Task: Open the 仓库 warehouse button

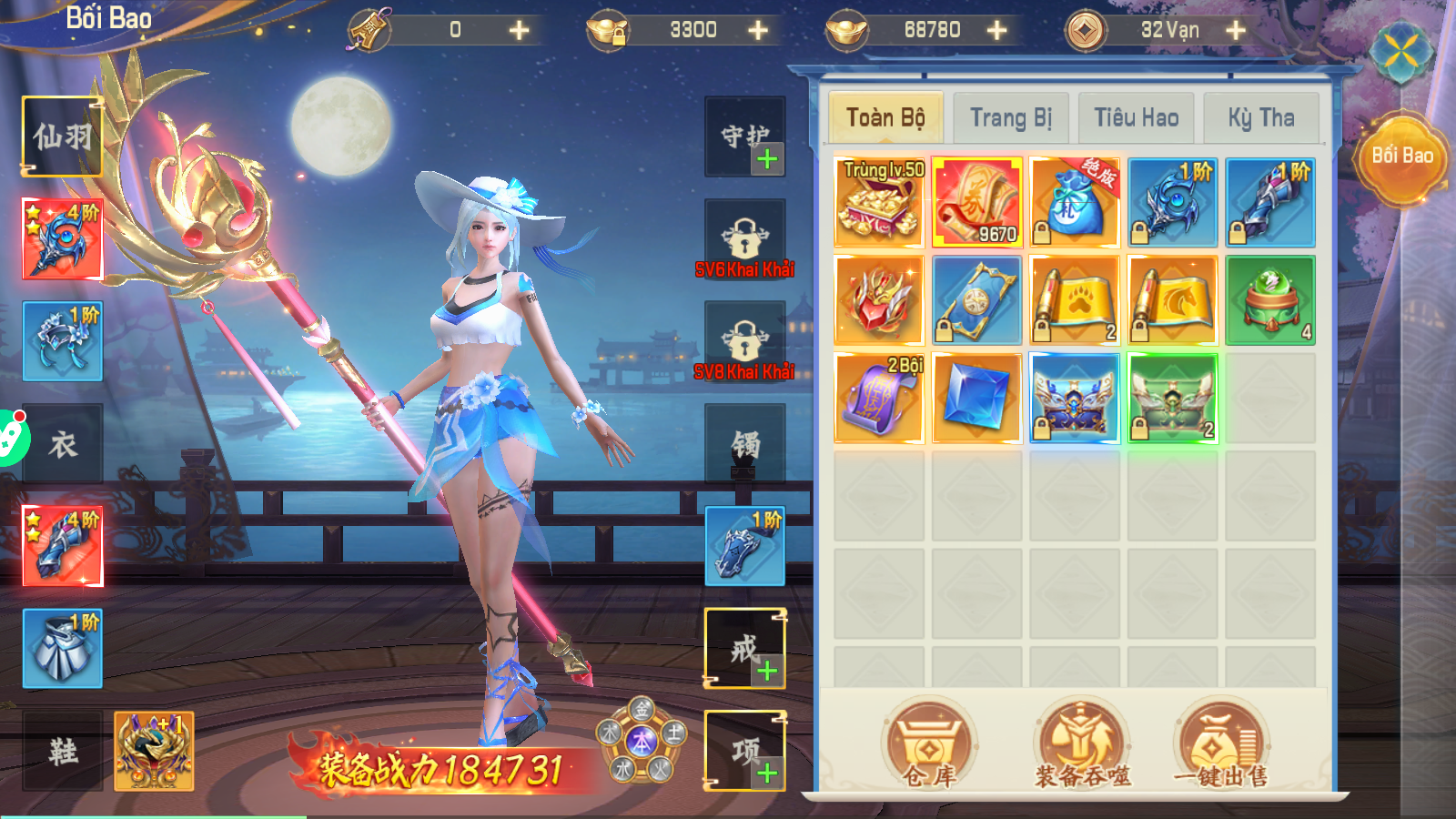Action: (929, 743)
